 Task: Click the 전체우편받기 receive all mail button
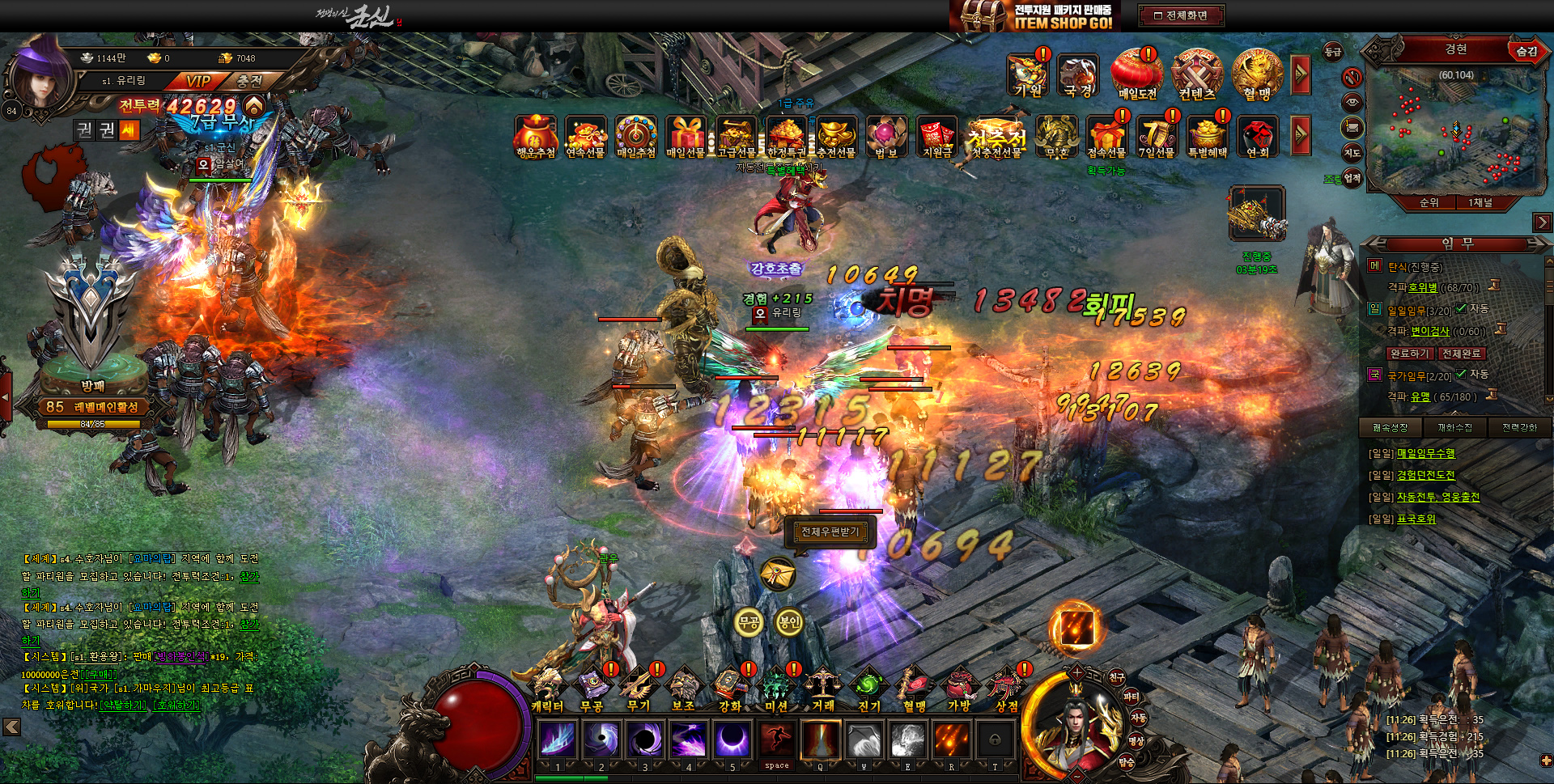[x=830, y=532]
